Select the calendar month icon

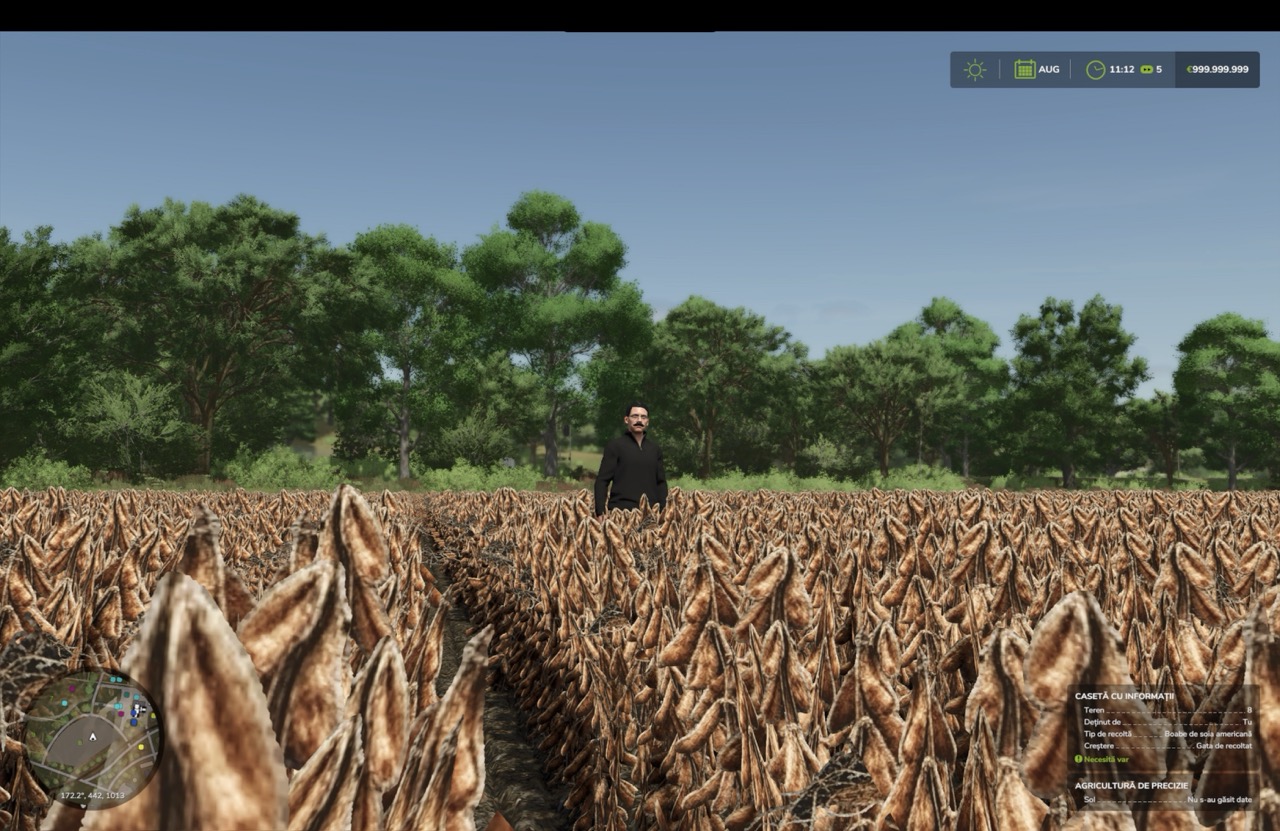click(1025, 70)
